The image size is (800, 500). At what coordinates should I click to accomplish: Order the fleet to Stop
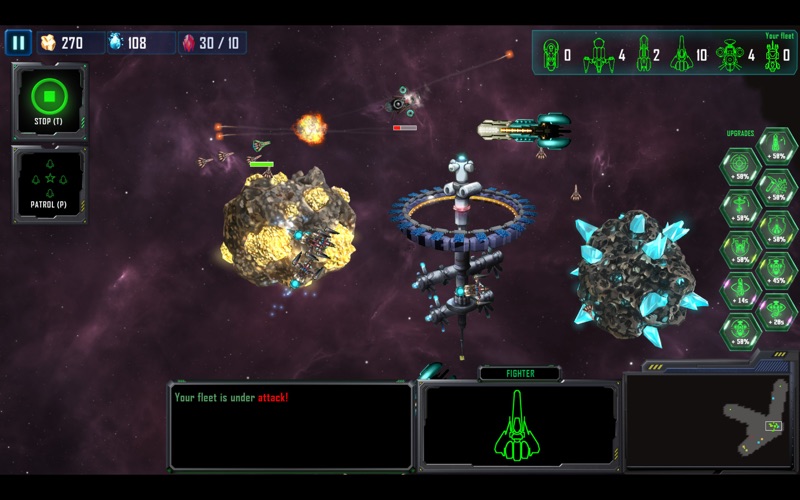click(49, 101)
